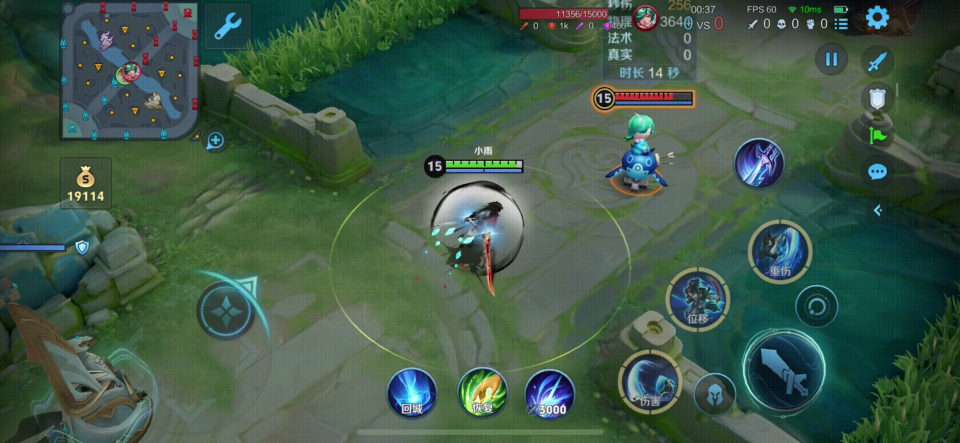Send the green flag gather signal

pyautogui.click(x=877, y=134)
